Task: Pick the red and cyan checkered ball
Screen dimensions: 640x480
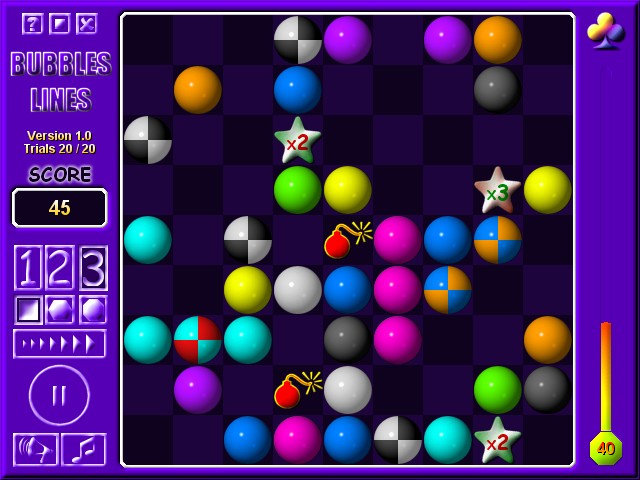Action: (x=198, y=340)
